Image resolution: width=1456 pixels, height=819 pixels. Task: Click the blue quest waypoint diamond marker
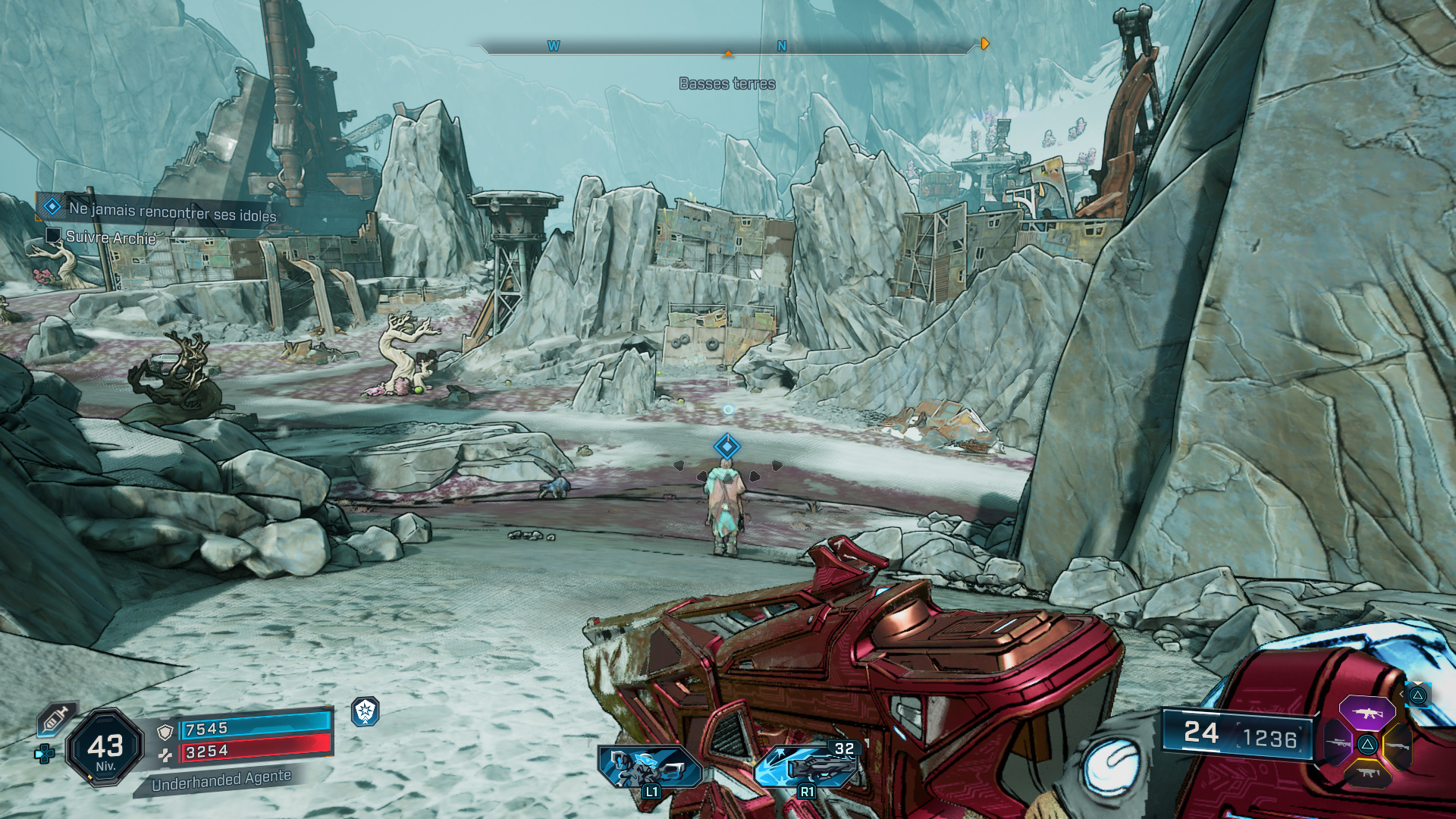click(x=726, y=446)
